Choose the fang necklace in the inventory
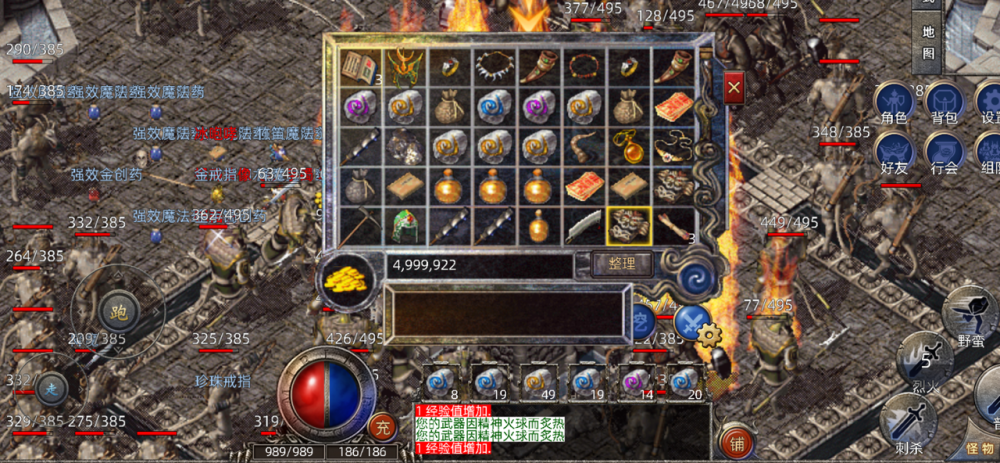 click(494, 67)
